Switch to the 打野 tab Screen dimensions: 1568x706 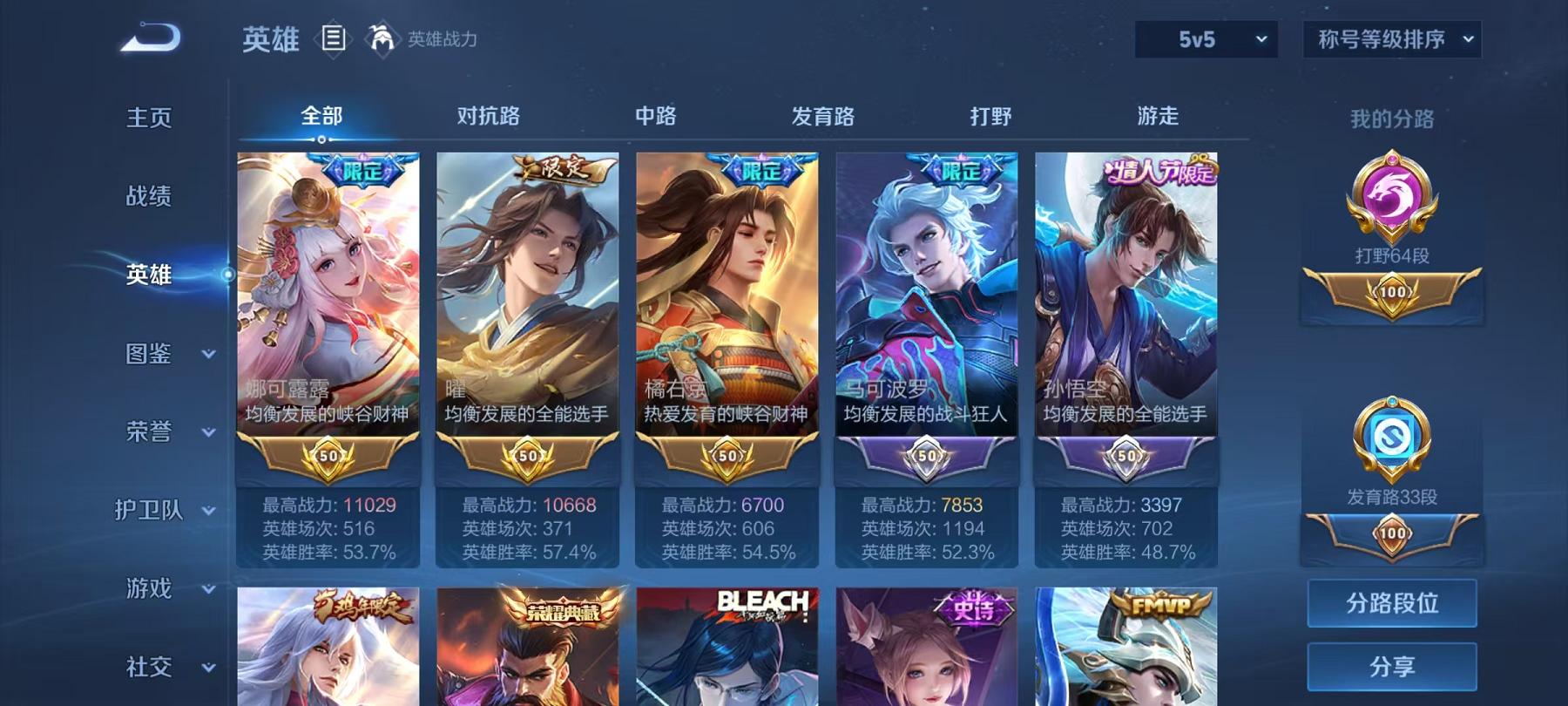tap(993, 115)
